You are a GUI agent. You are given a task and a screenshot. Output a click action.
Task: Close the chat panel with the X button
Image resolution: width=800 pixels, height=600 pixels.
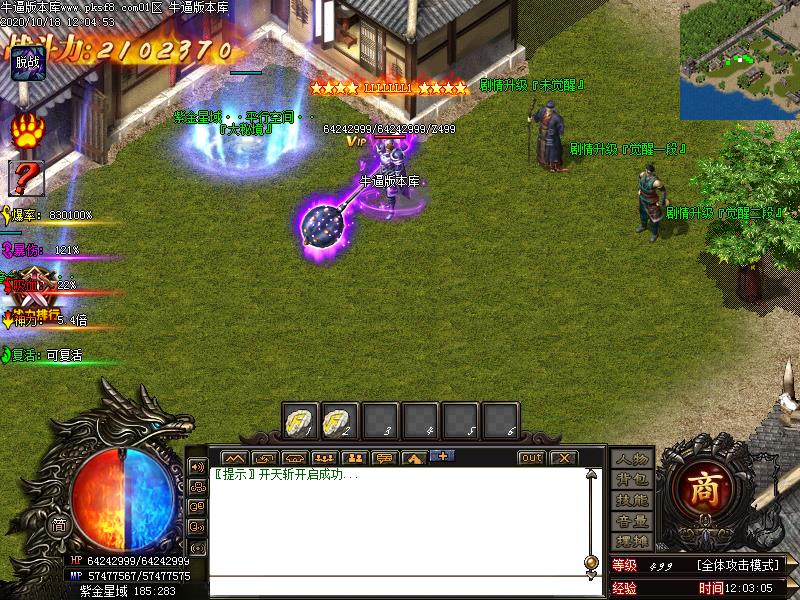tap(564, 458)
